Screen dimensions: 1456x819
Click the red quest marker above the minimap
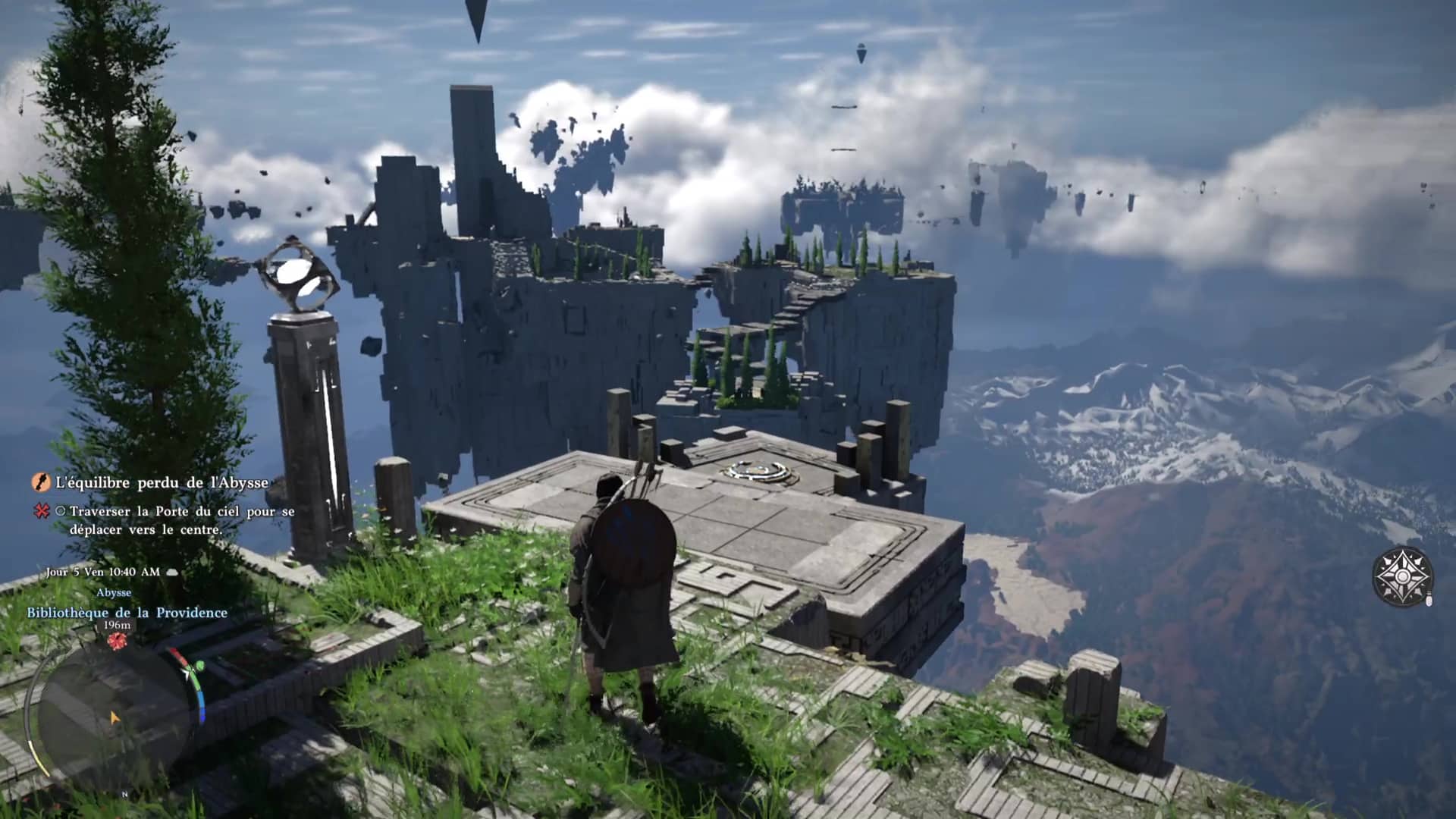click(116, 642)
